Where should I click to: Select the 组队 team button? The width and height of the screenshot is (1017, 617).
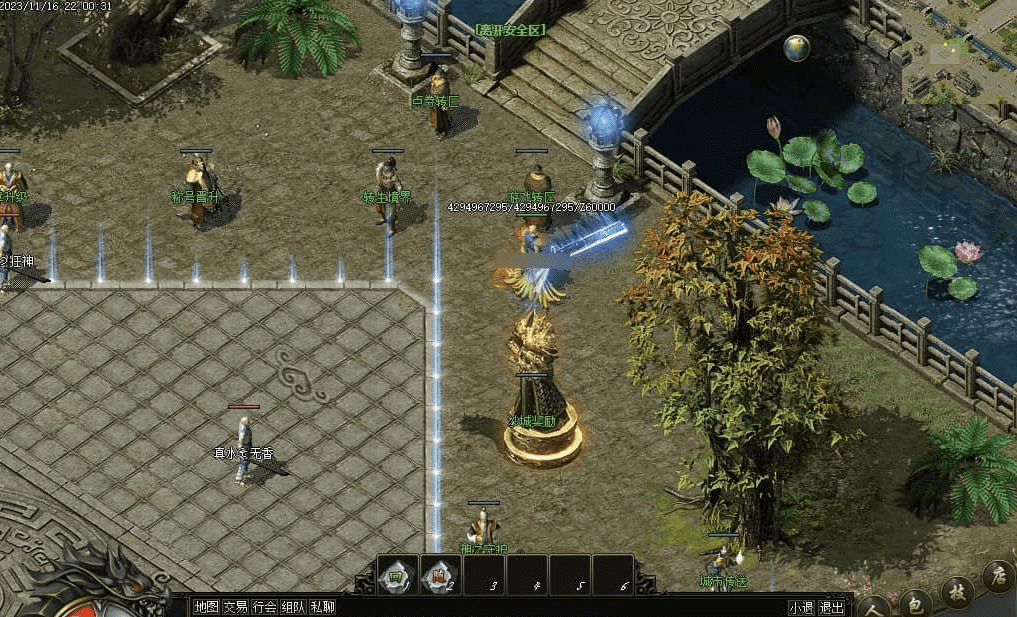pos(293,606)
